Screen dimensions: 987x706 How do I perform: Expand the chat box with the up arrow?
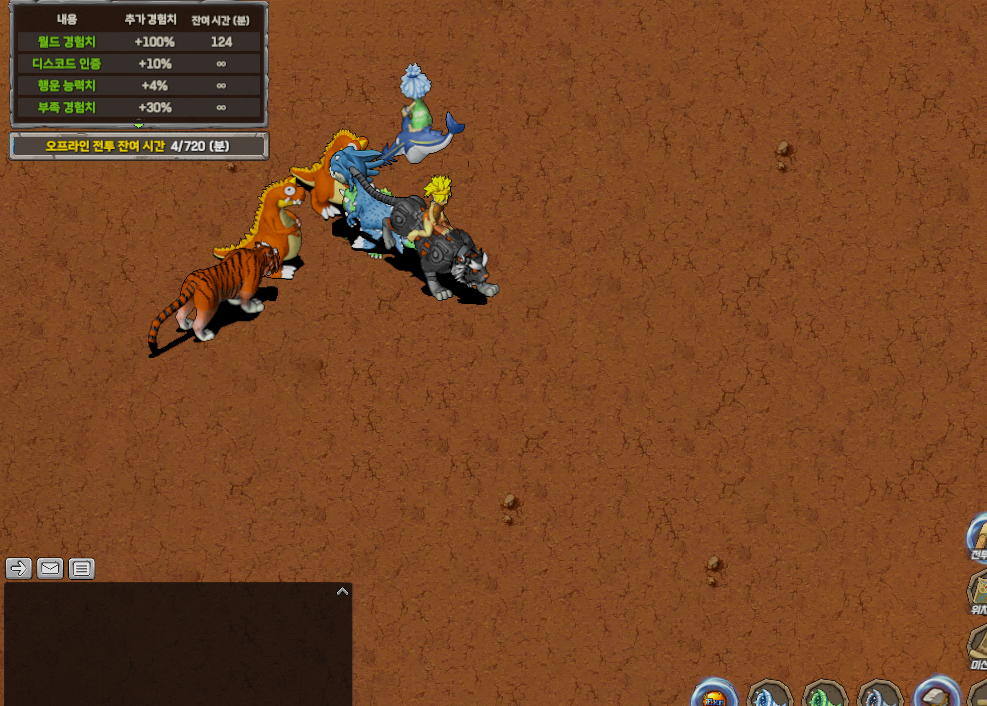(342, 592)
